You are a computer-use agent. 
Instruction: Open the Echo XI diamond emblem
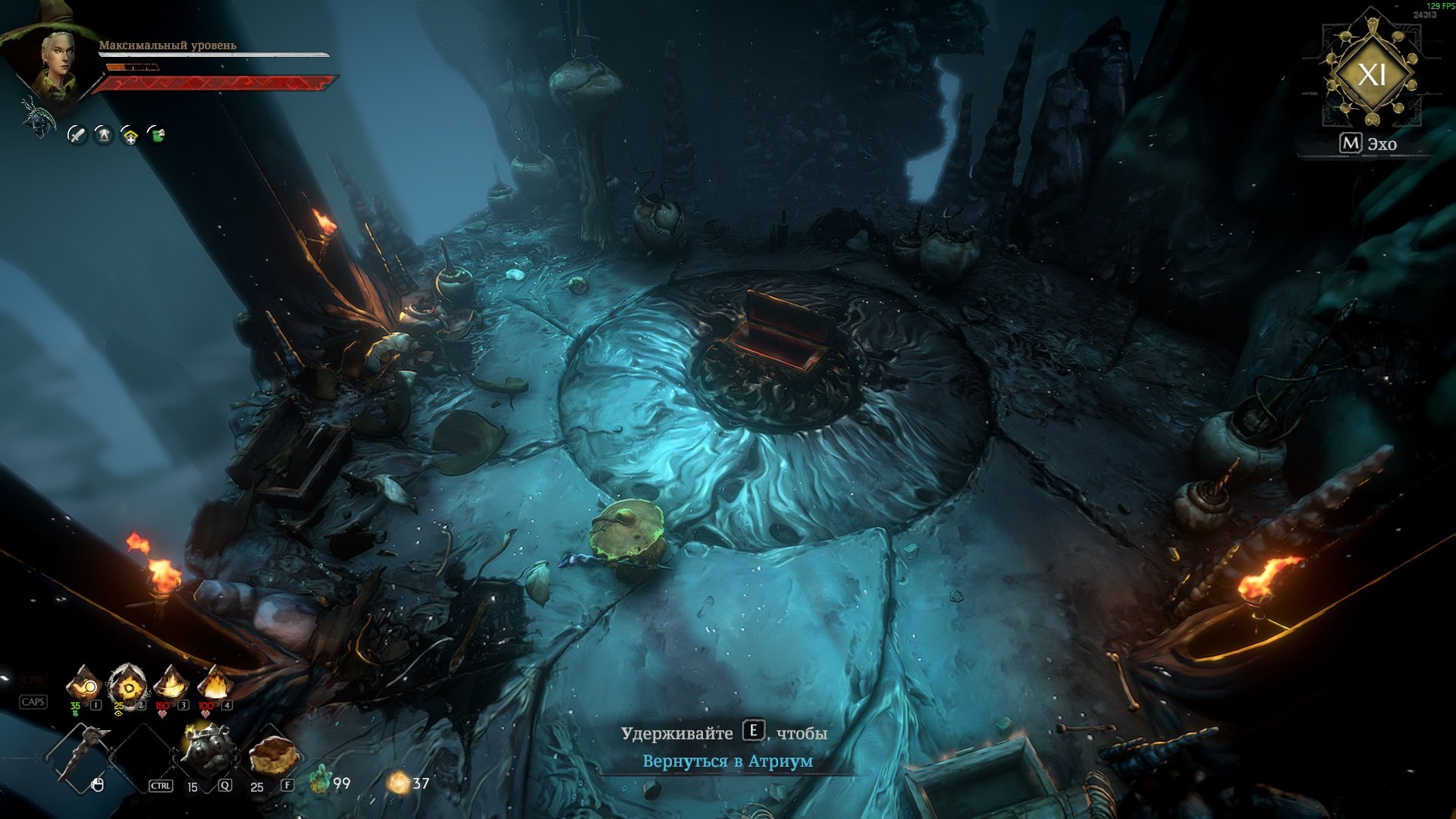point(1371,74)
